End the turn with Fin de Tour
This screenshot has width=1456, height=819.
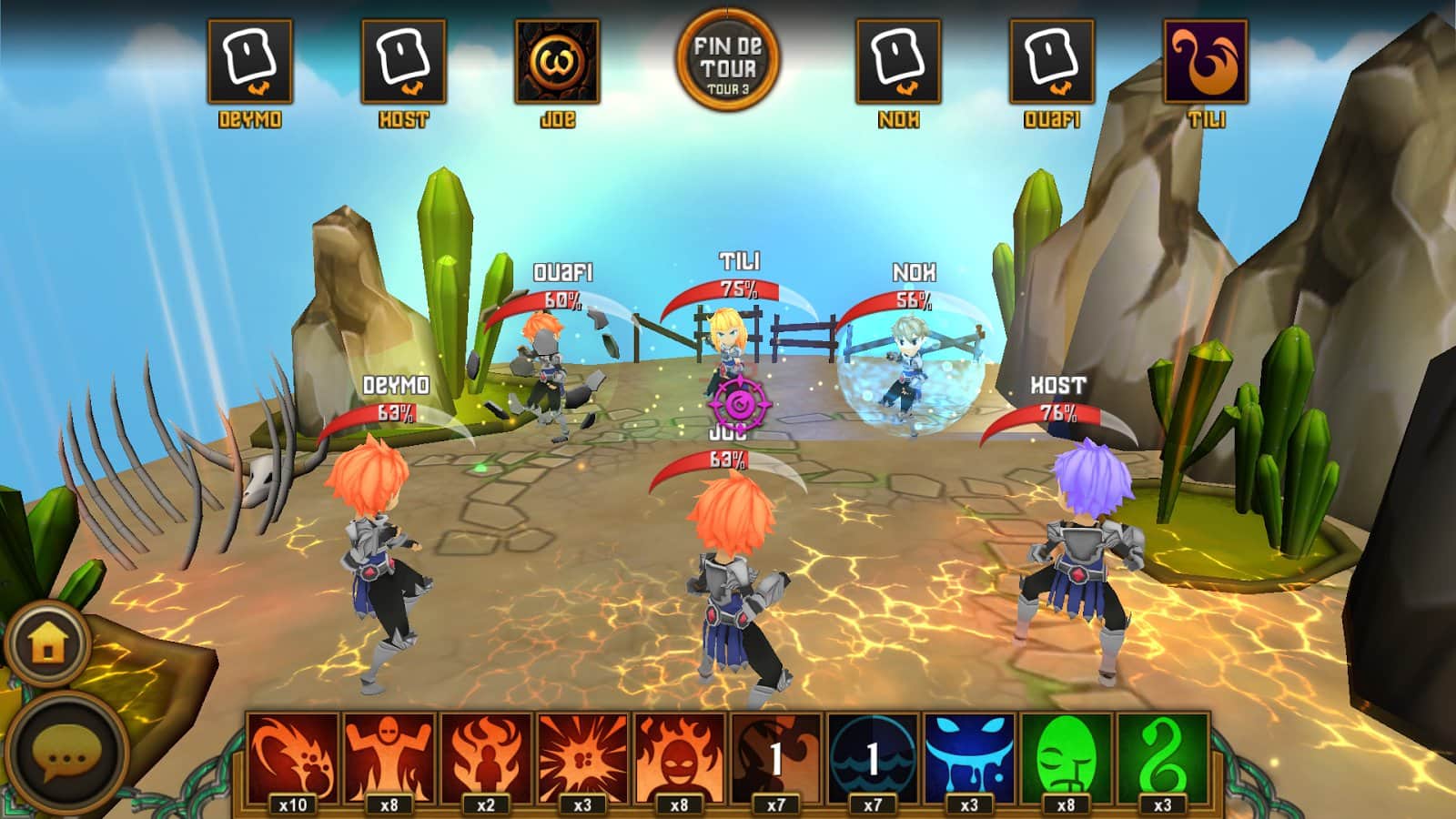(727, 60)
